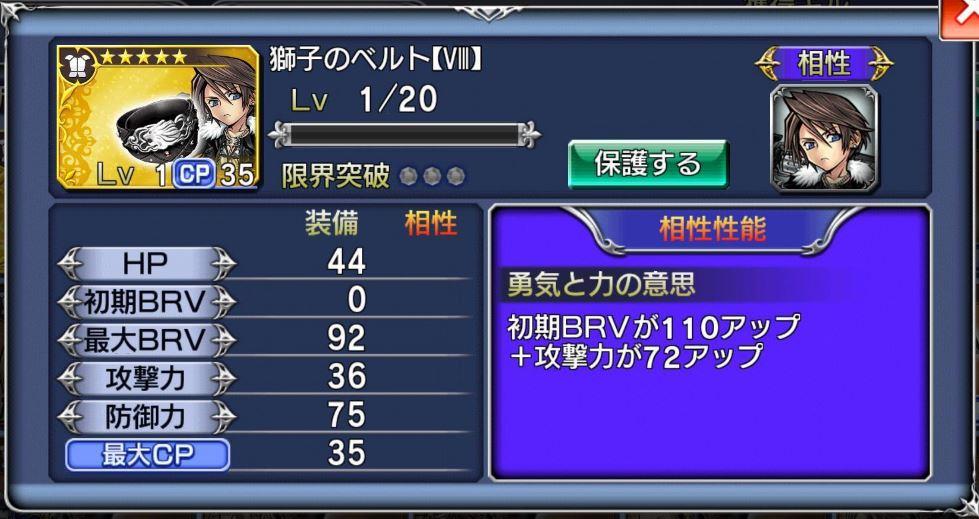Tap the Lion Belt equipment thumbnail
This screenshot has height=519, width=979.
click(157, 117)
